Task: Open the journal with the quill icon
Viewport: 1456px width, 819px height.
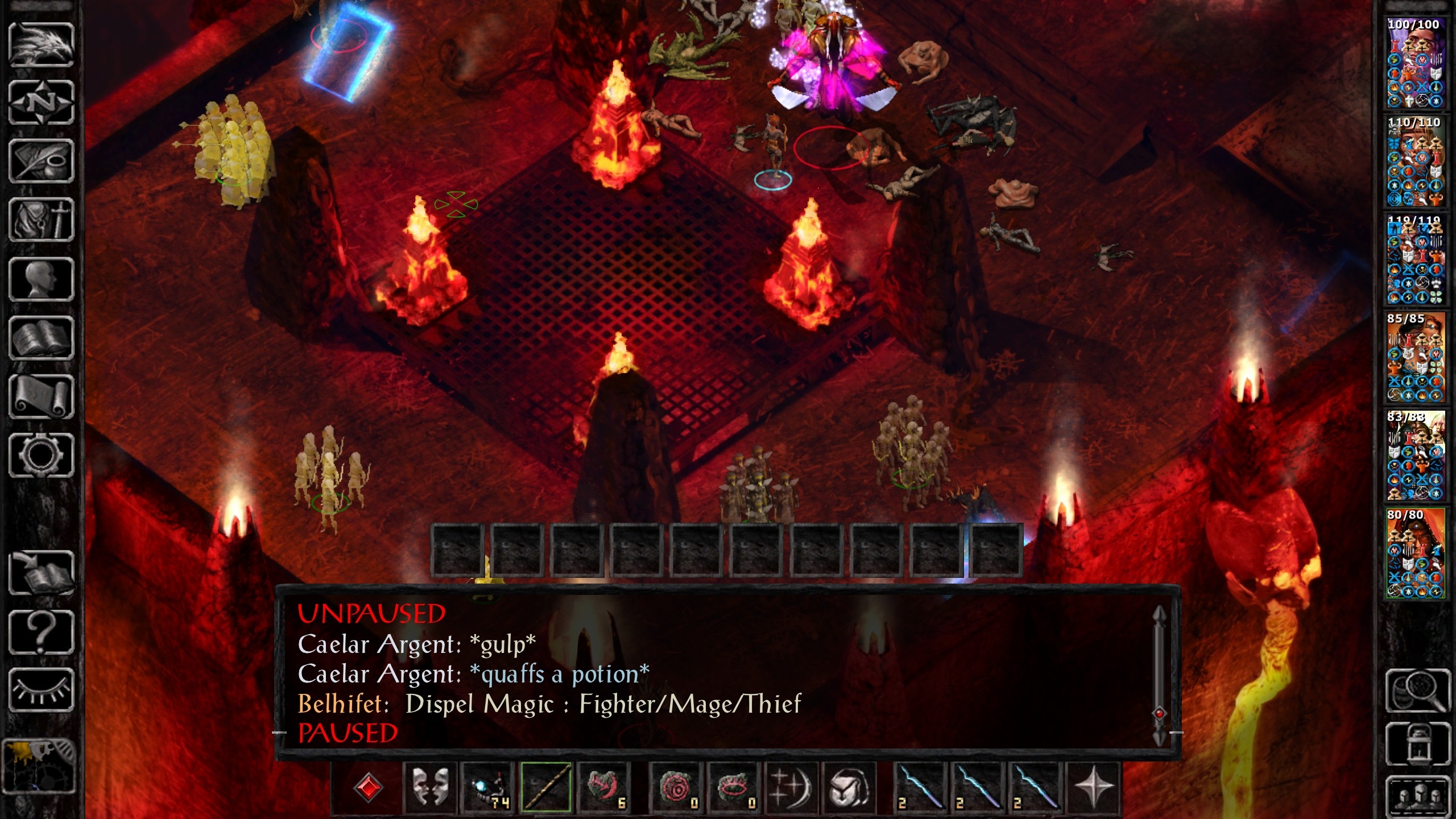Action: 41,162
